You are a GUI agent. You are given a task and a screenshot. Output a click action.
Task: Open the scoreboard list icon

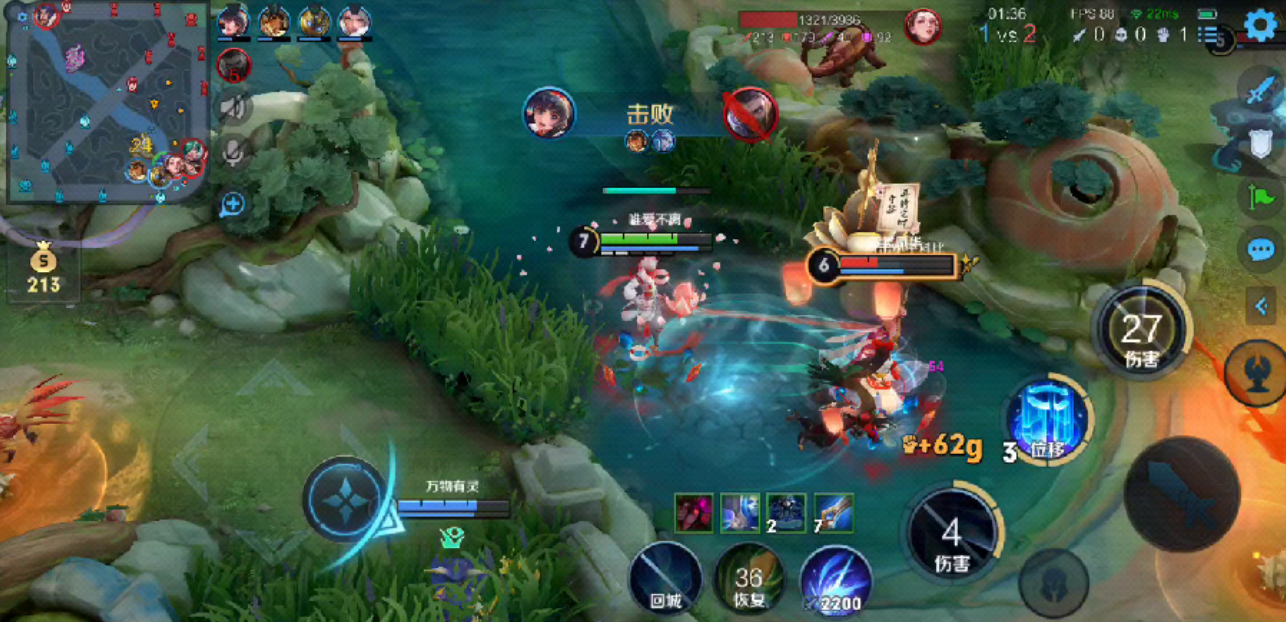click(1213, 36)
